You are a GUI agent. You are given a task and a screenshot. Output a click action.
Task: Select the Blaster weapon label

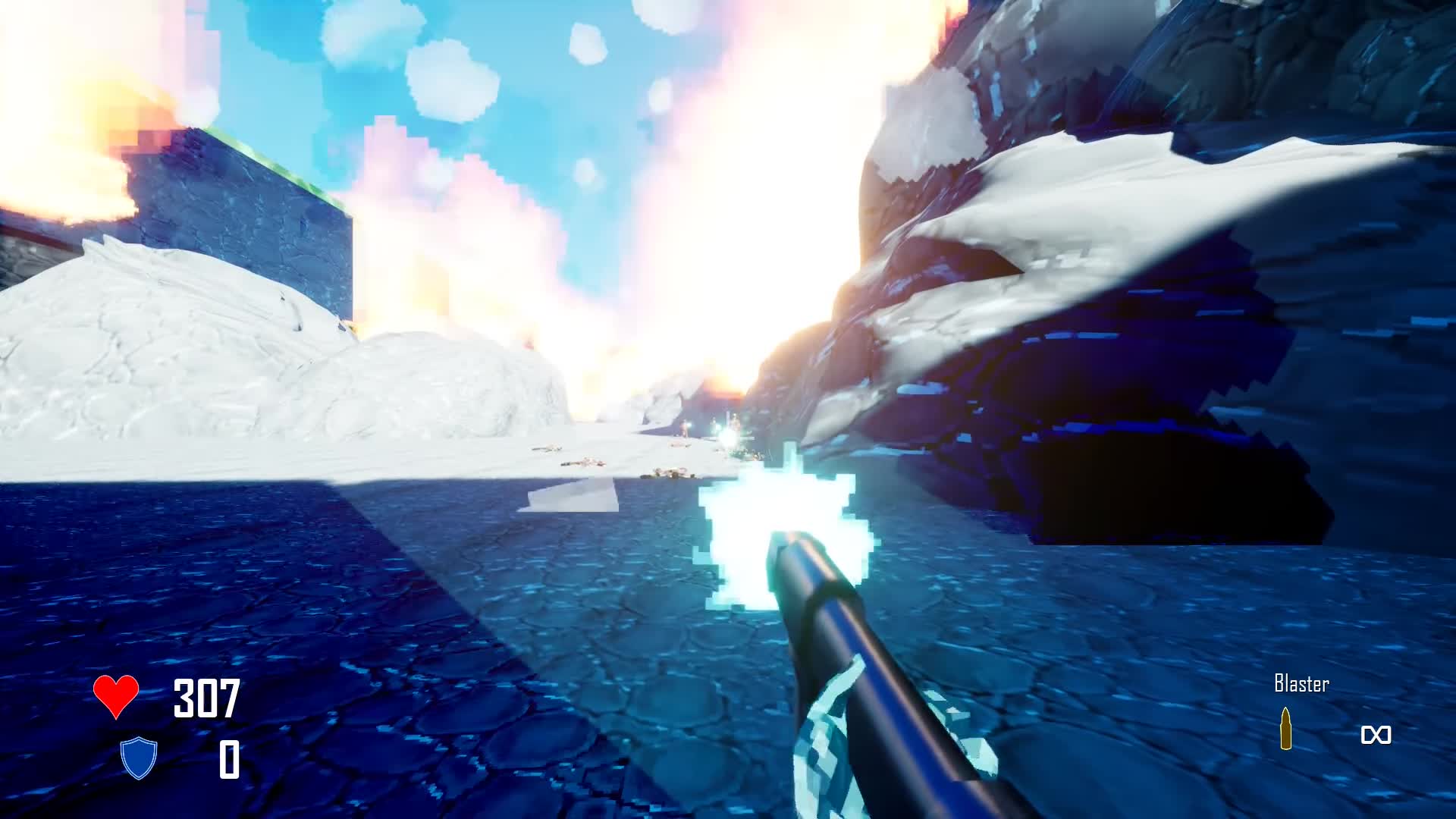tap(1301, 684)
